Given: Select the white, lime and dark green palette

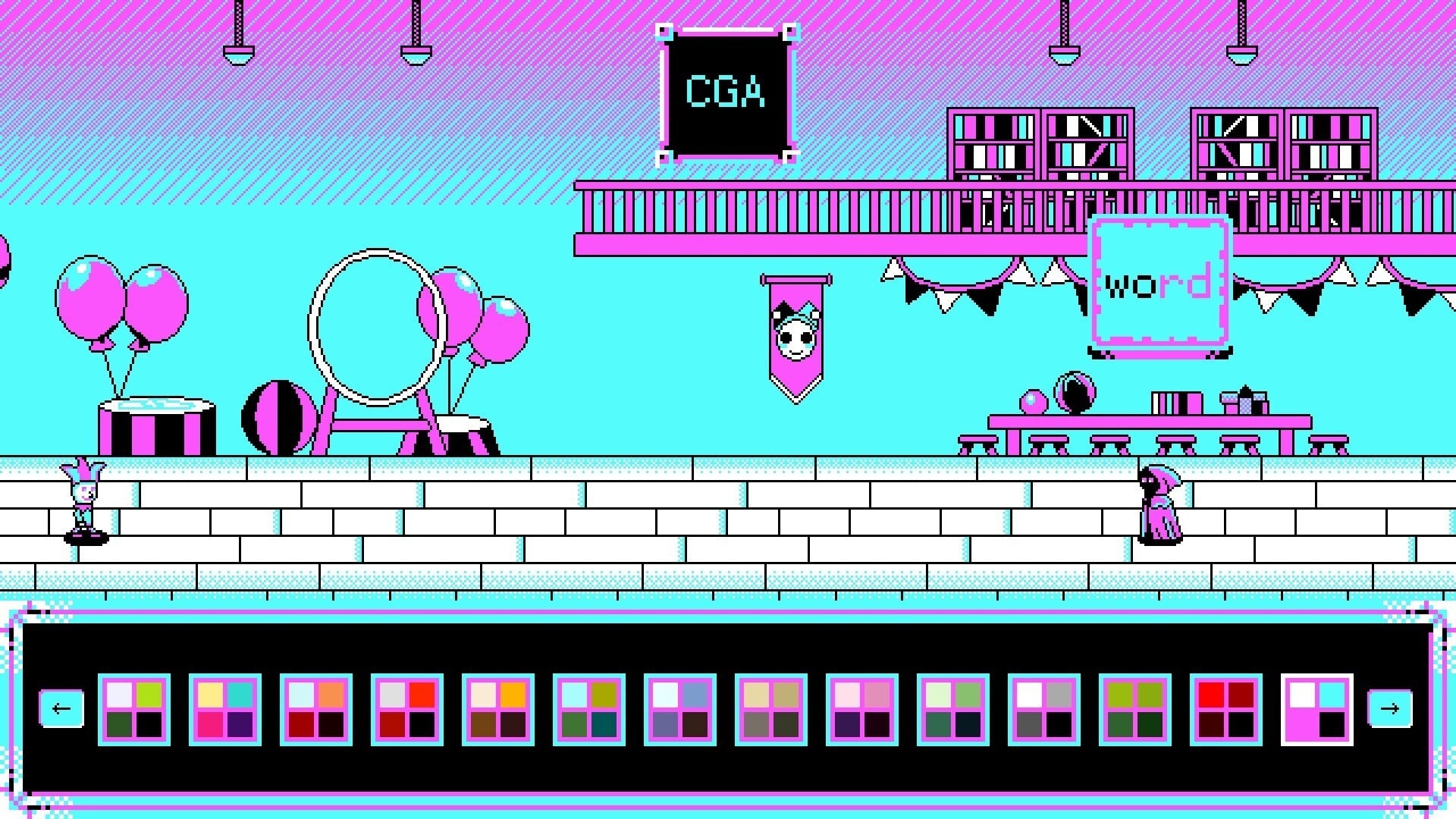Looking at the screenshot, I should 134,710.
